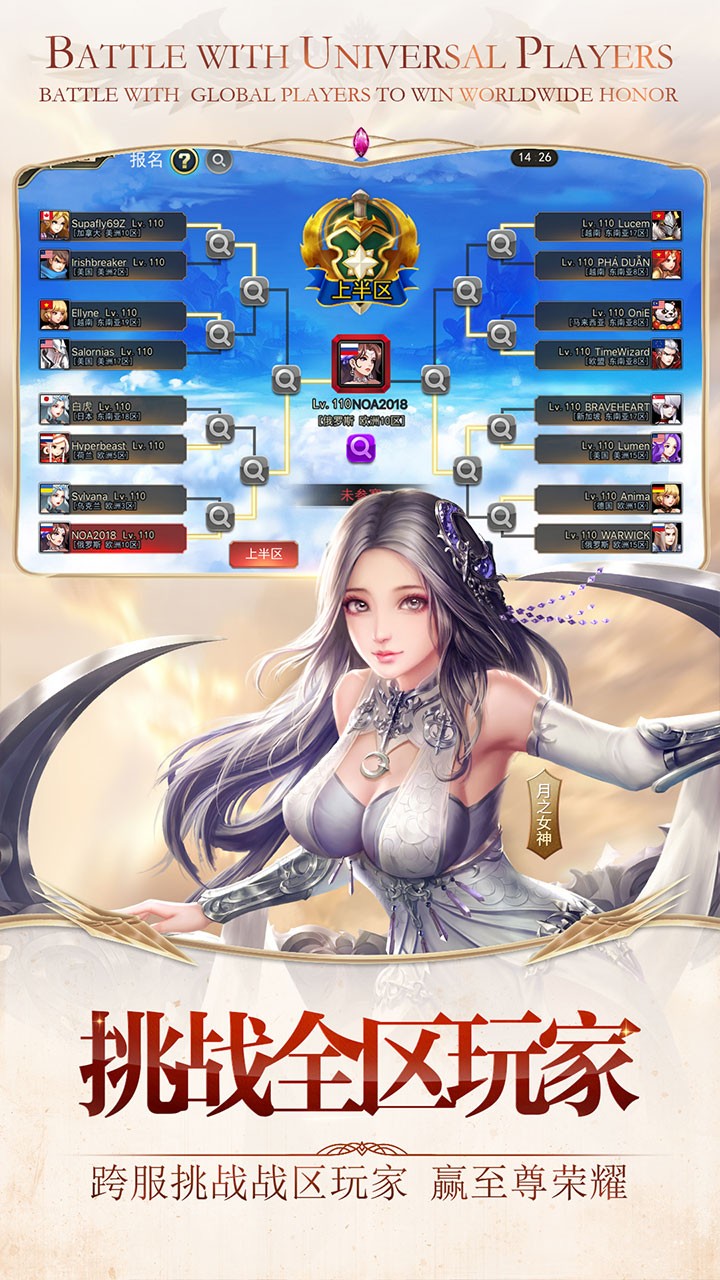Select the Hyperbeast player entry
Image resolution: width=720 pixels, height=1280 pixels.
[x=113, y=448]
